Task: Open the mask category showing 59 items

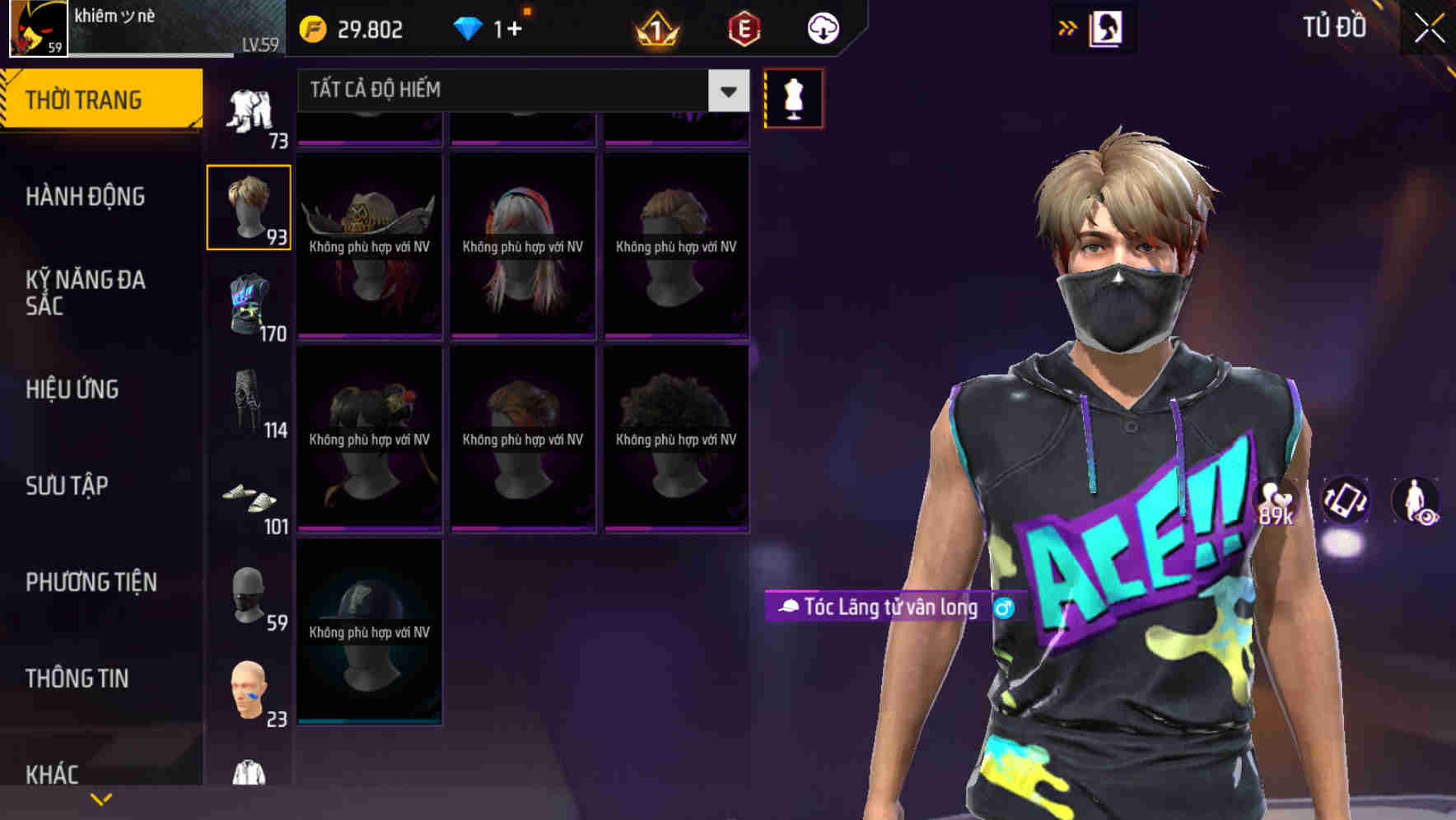Action: click(250, 594)
